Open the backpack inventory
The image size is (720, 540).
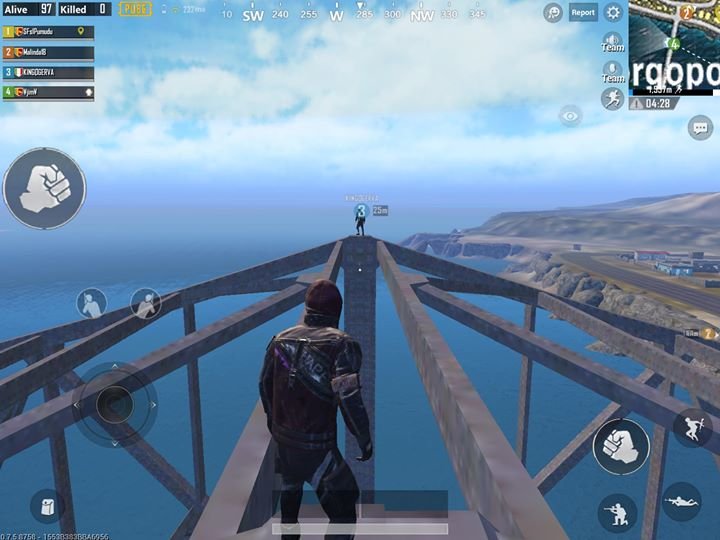[47, 507]
